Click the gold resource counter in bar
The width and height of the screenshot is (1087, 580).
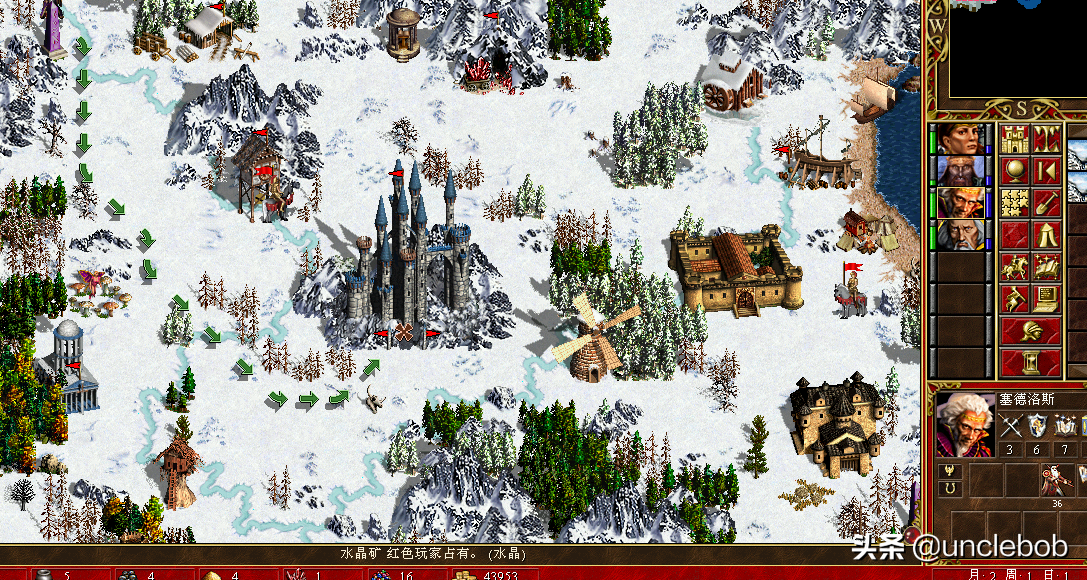click(x=475, y=574)
